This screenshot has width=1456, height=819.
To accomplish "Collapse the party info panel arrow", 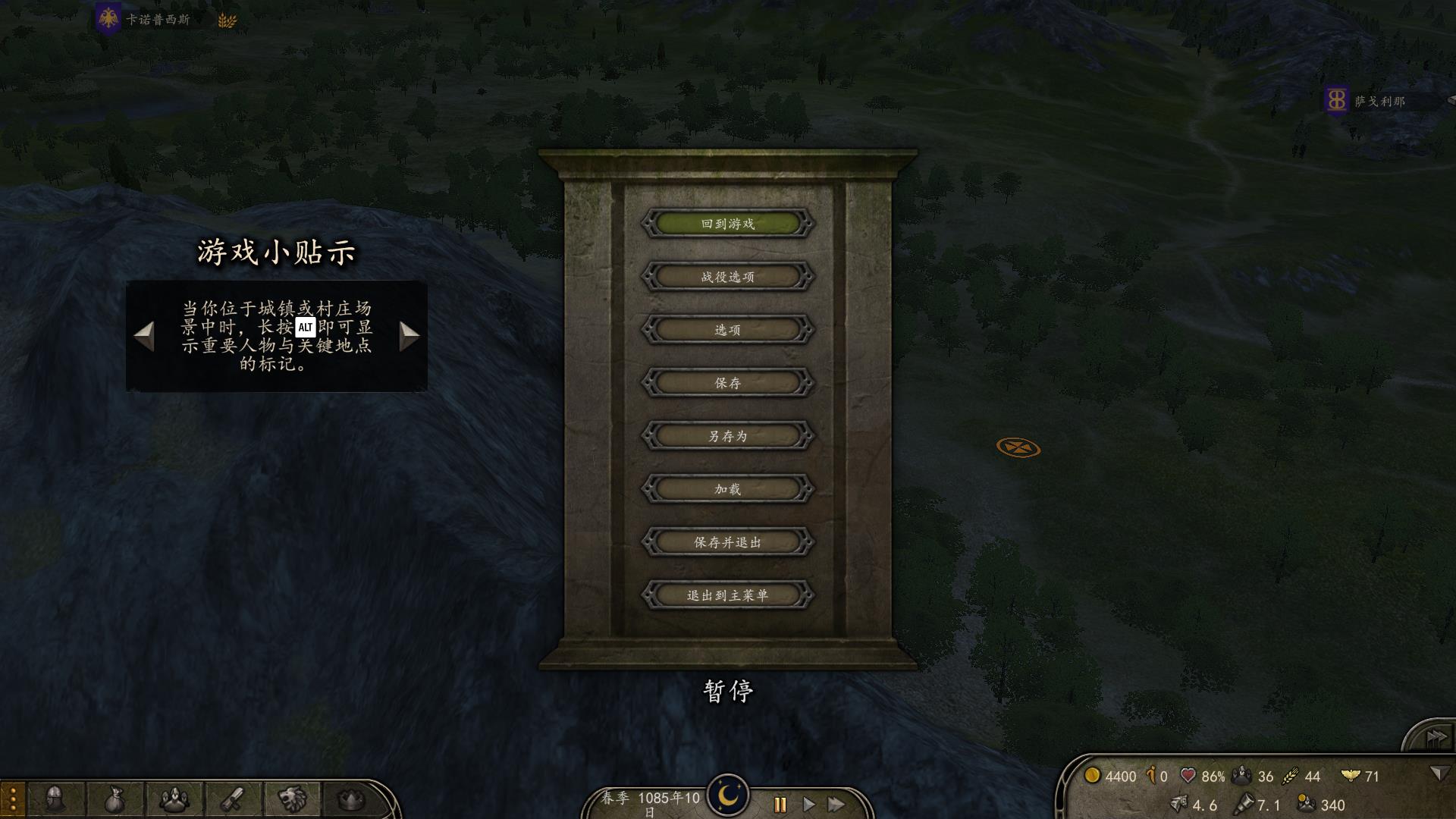I will point(1438,773).
